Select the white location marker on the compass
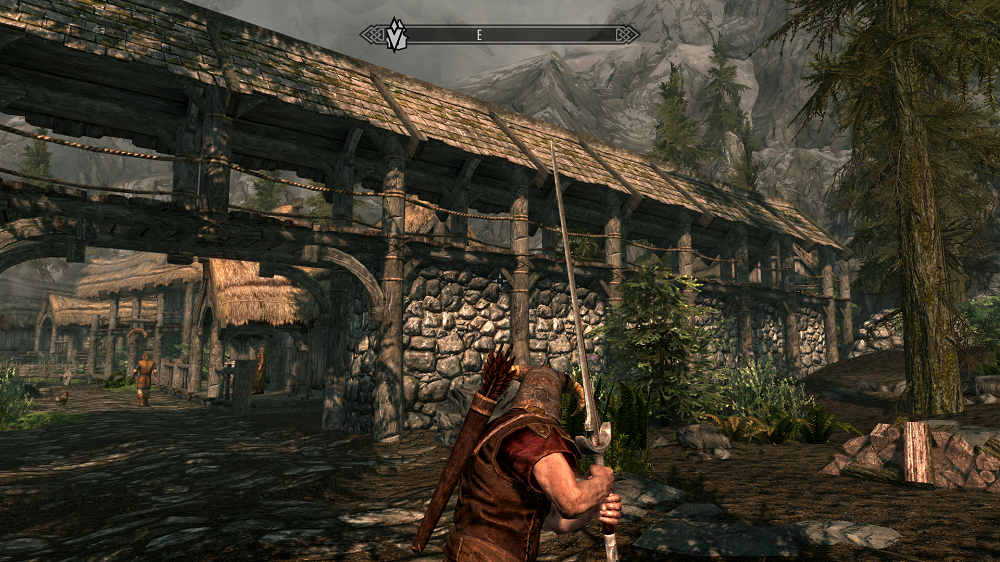The width and height of the screenshot is (1000, 562). [396, 34]
